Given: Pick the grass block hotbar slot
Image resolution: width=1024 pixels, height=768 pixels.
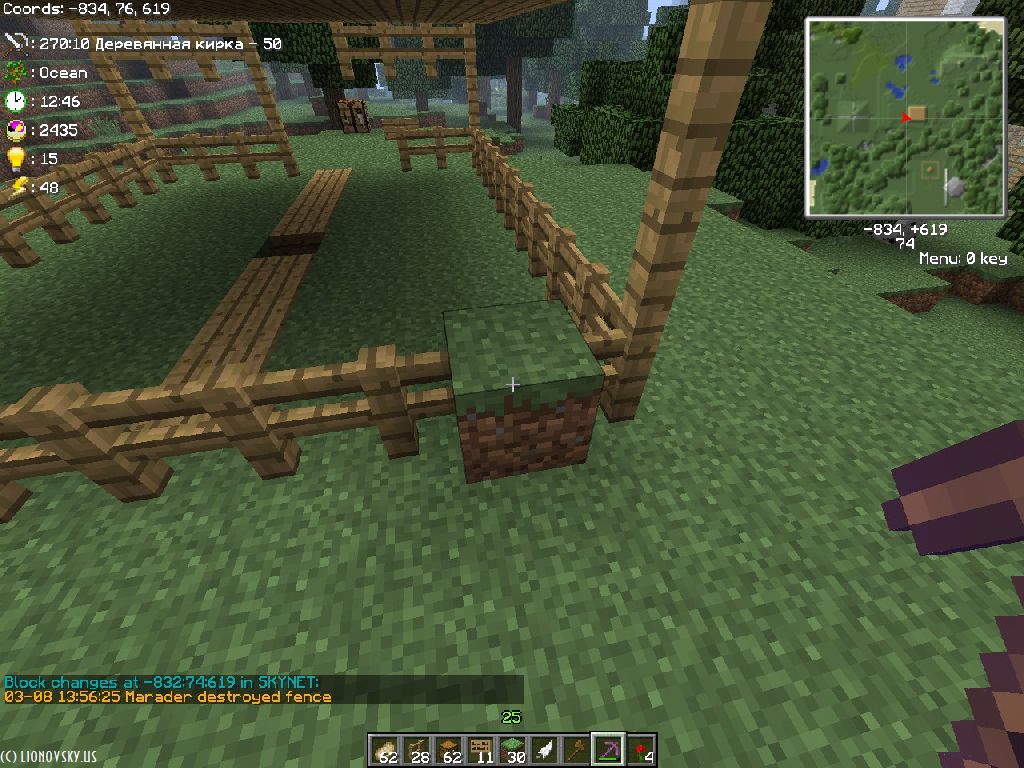Looking at the screenshot, I should (514, 750).
